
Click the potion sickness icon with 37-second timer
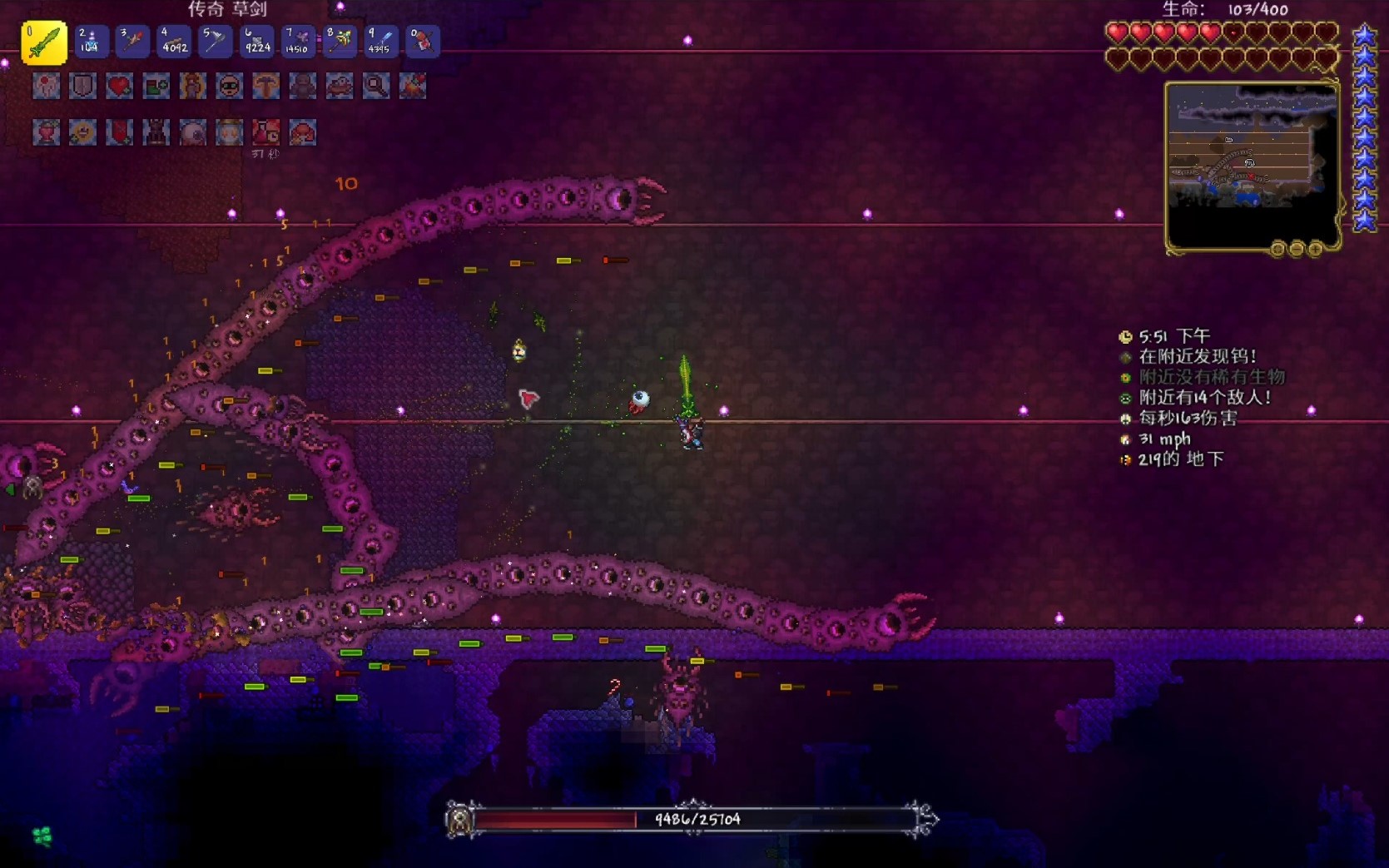coord(265,132)
